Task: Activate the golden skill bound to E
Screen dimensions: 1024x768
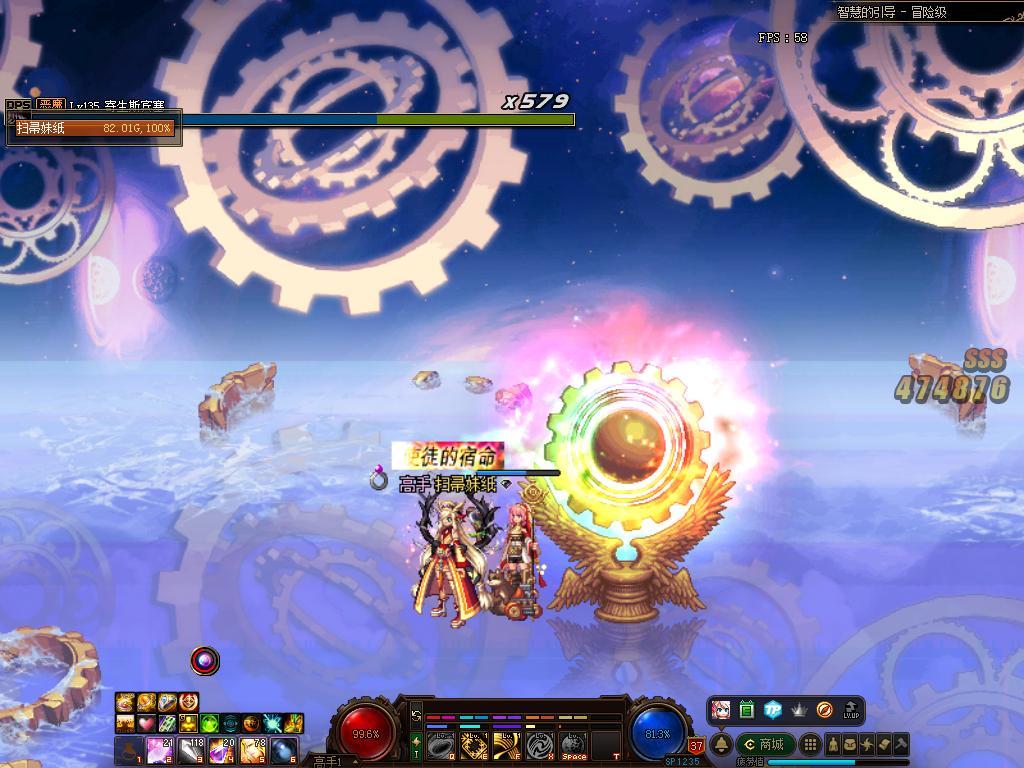Action: point(474,745)
